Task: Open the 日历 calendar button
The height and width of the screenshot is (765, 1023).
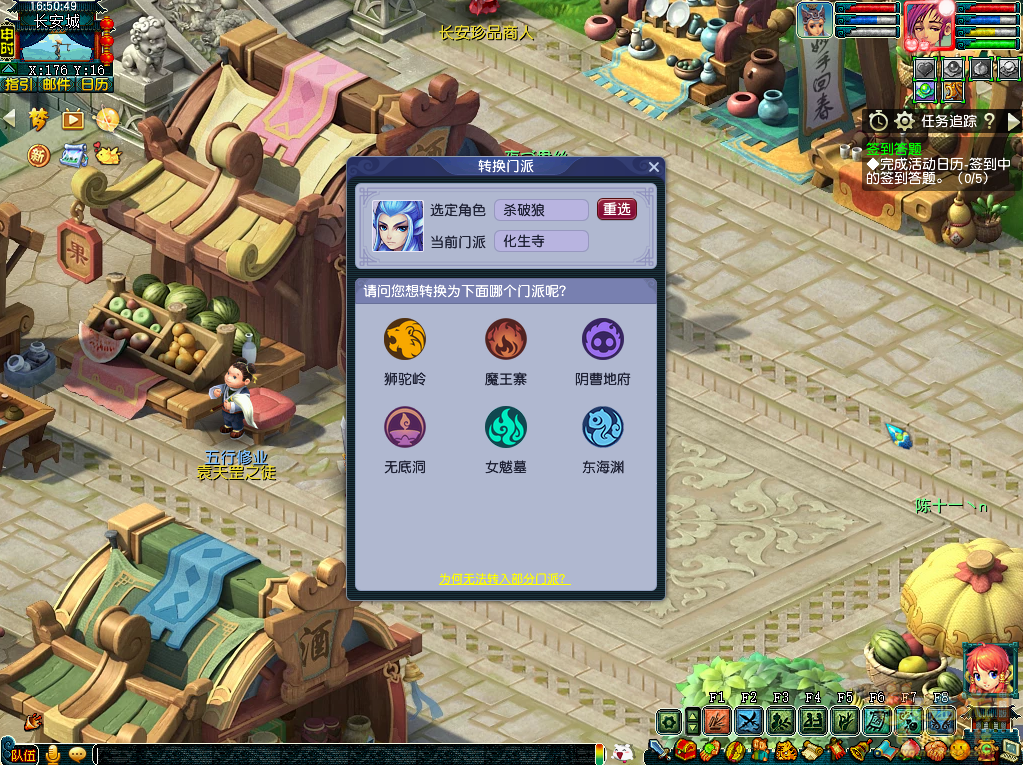Action: point(95,84)
